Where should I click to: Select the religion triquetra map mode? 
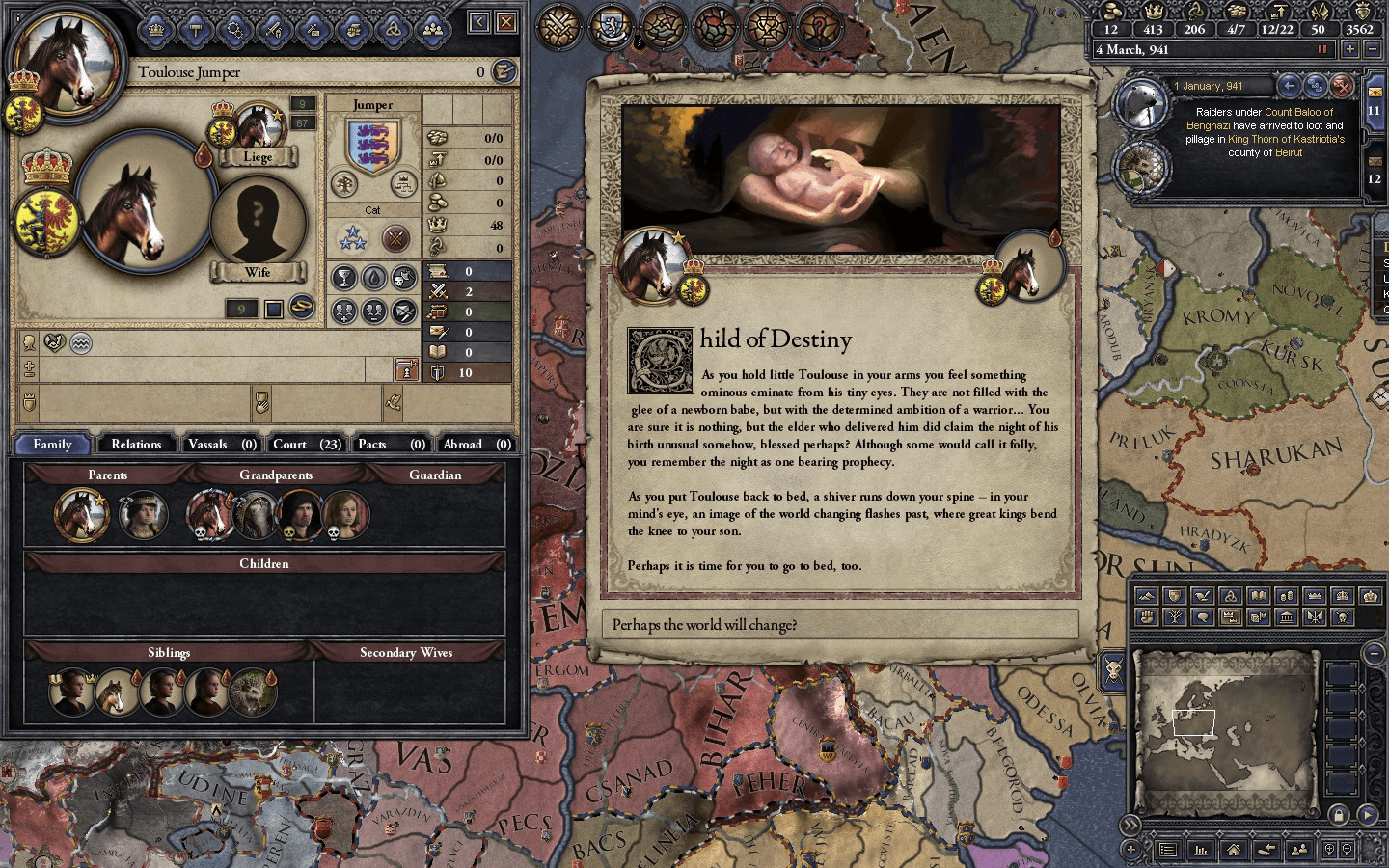pos(1230,596)
